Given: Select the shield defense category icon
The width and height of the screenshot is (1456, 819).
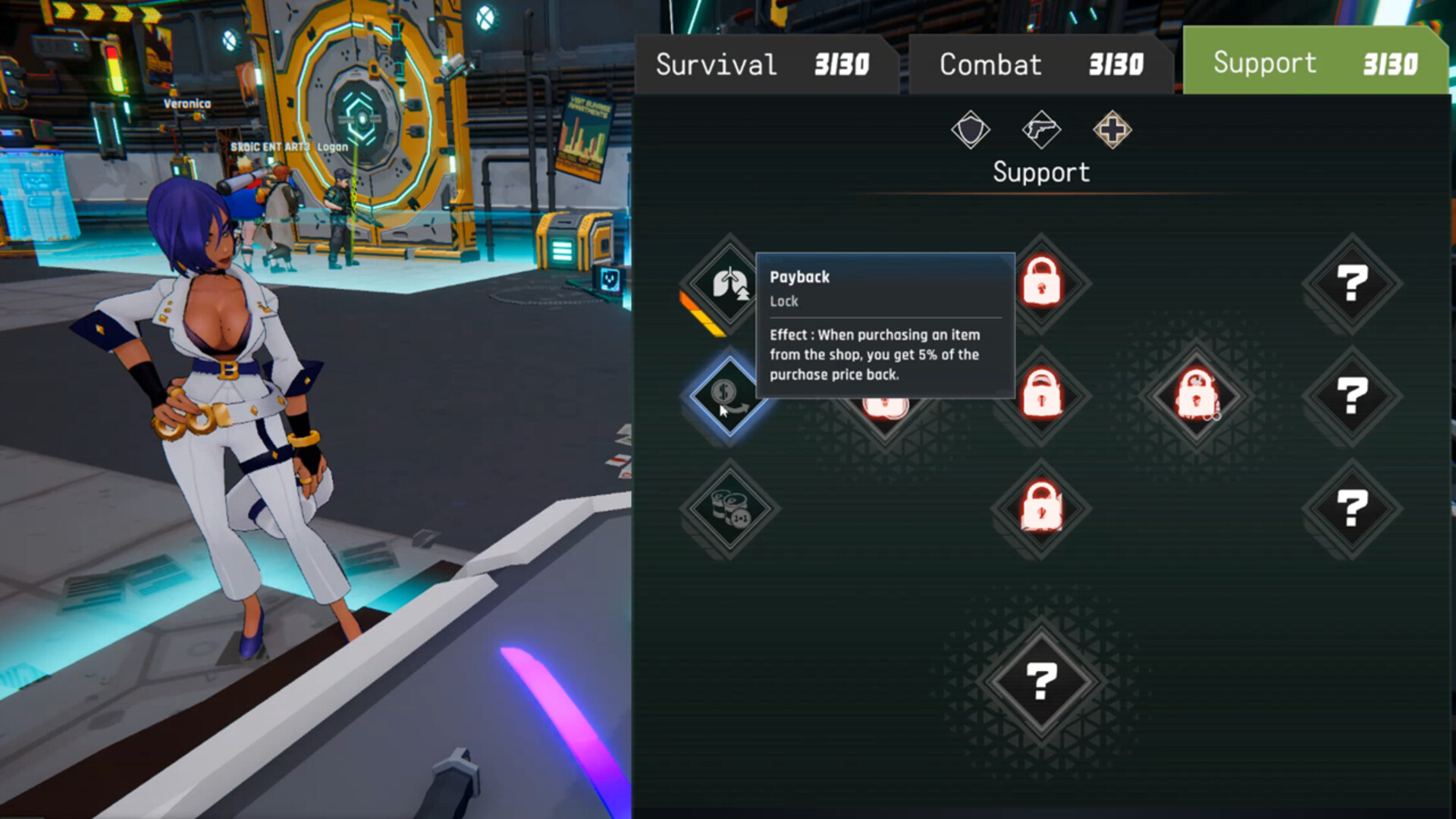Looking at the screenshot, I should pyautogui.click(x=971, y=130).
